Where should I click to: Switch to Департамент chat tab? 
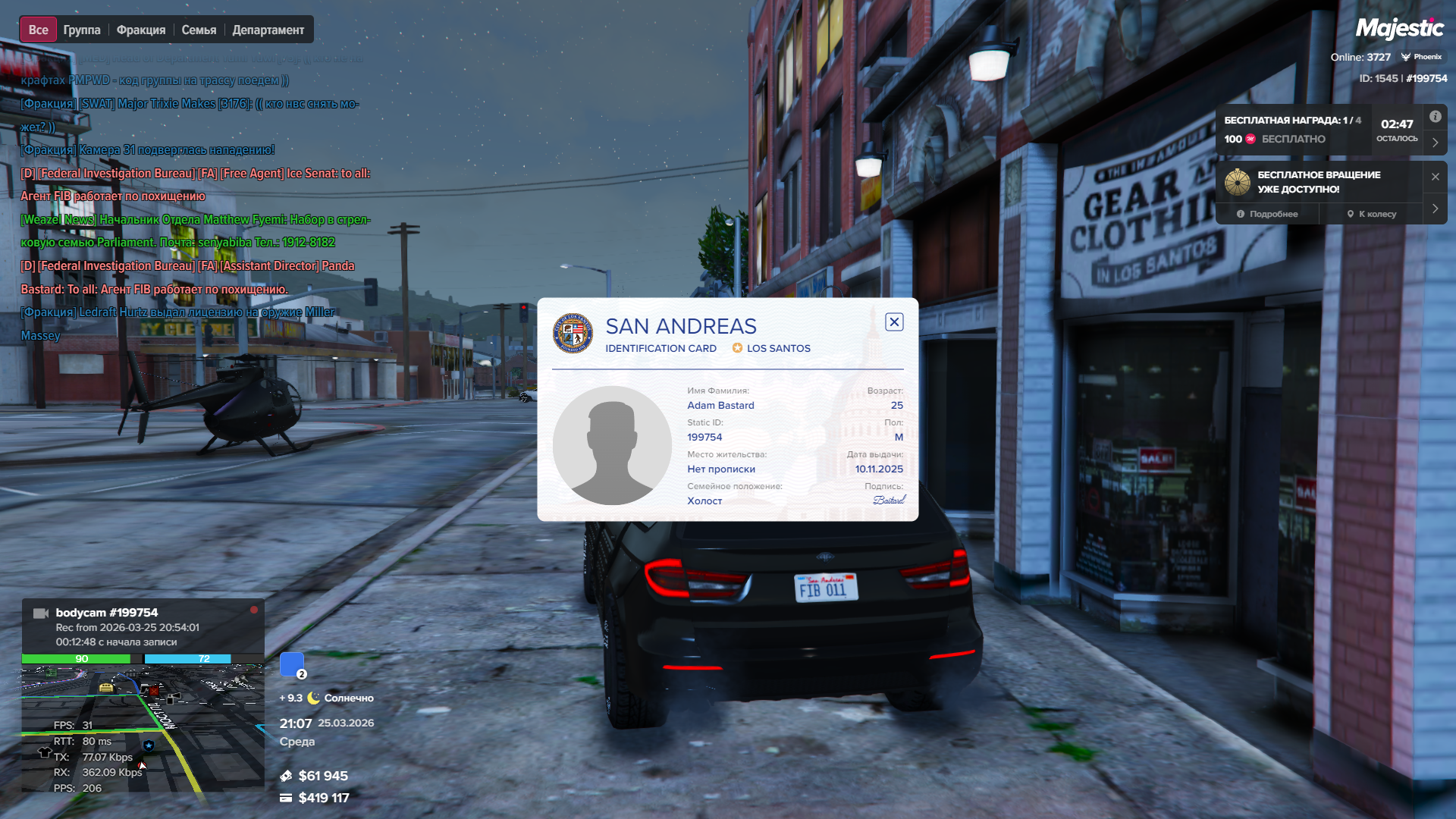click(x=268, y=30)
